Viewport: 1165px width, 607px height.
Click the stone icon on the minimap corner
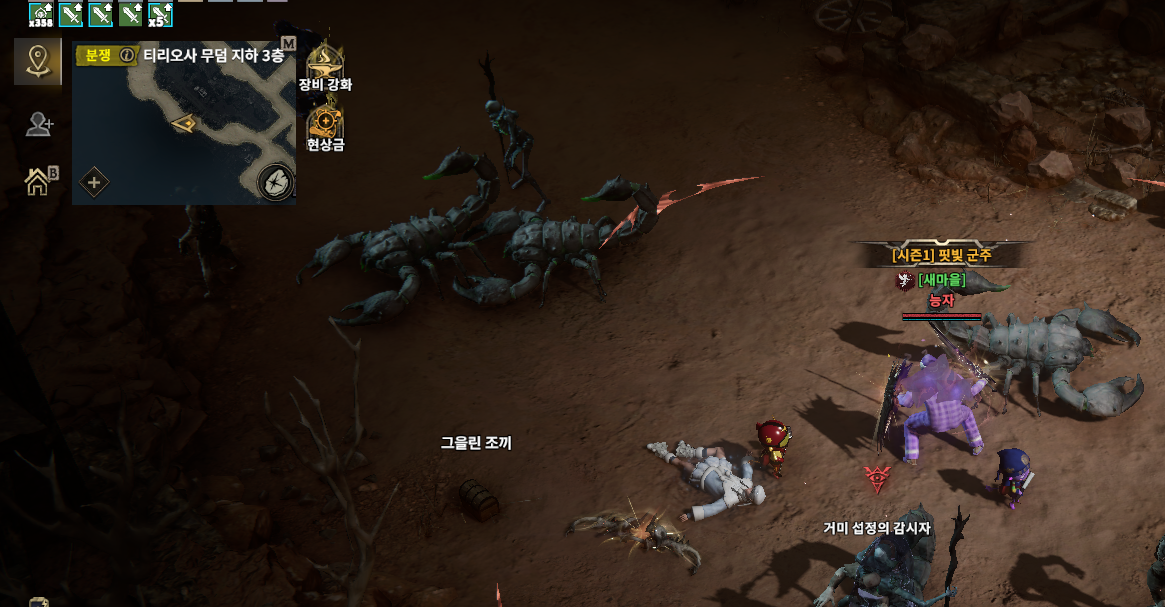(x=275, y=182)
